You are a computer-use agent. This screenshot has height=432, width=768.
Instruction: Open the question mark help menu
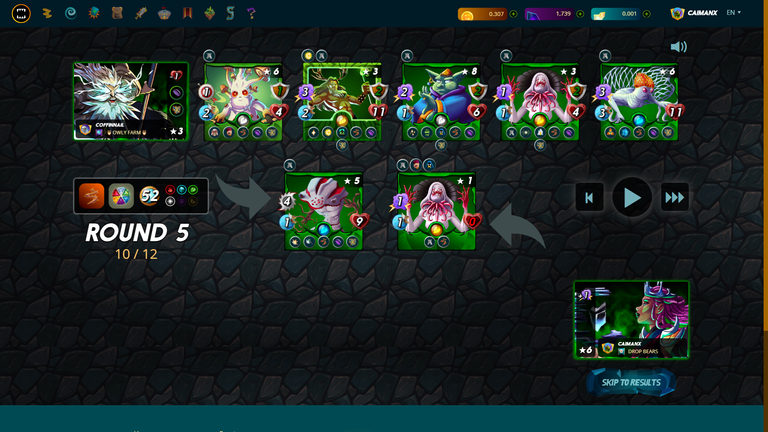click(x=251, y=14)
